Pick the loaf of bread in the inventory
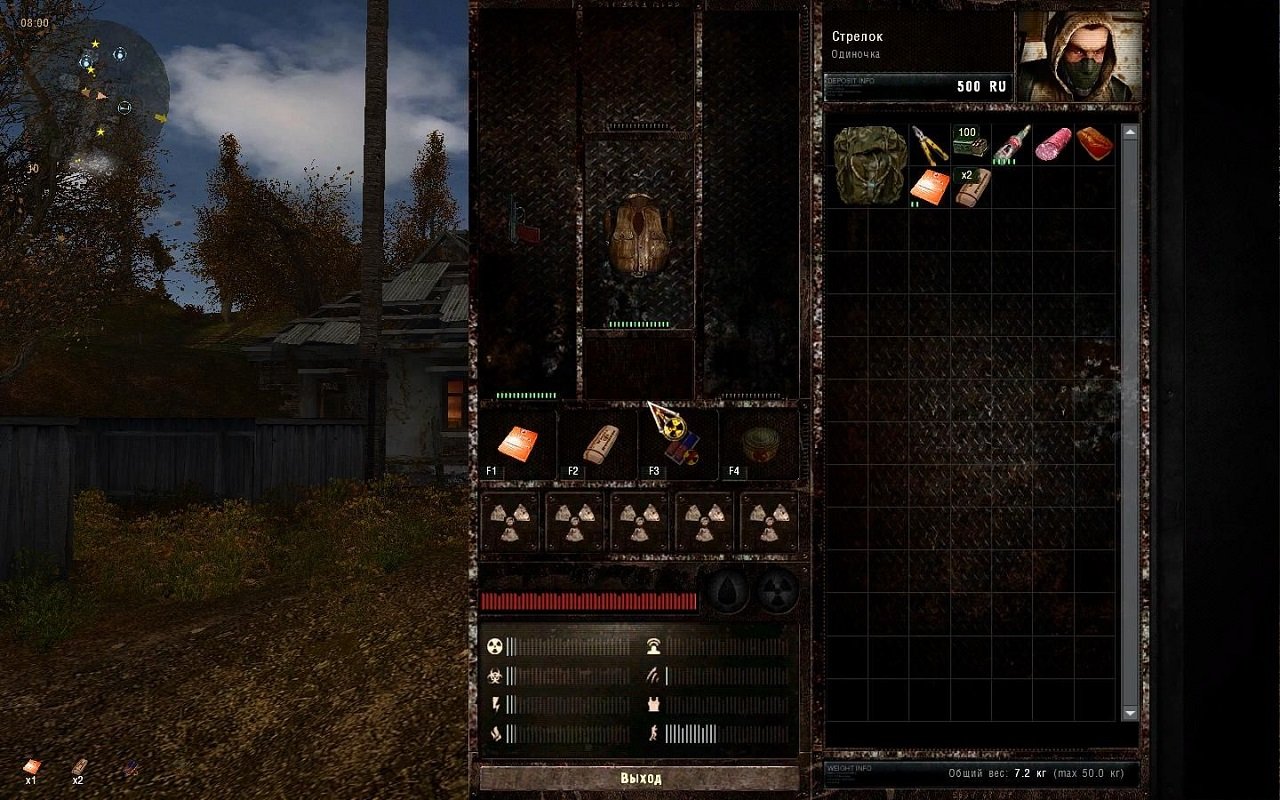The height and width of the screenshot is (800, 1280). coord(1094,145)
